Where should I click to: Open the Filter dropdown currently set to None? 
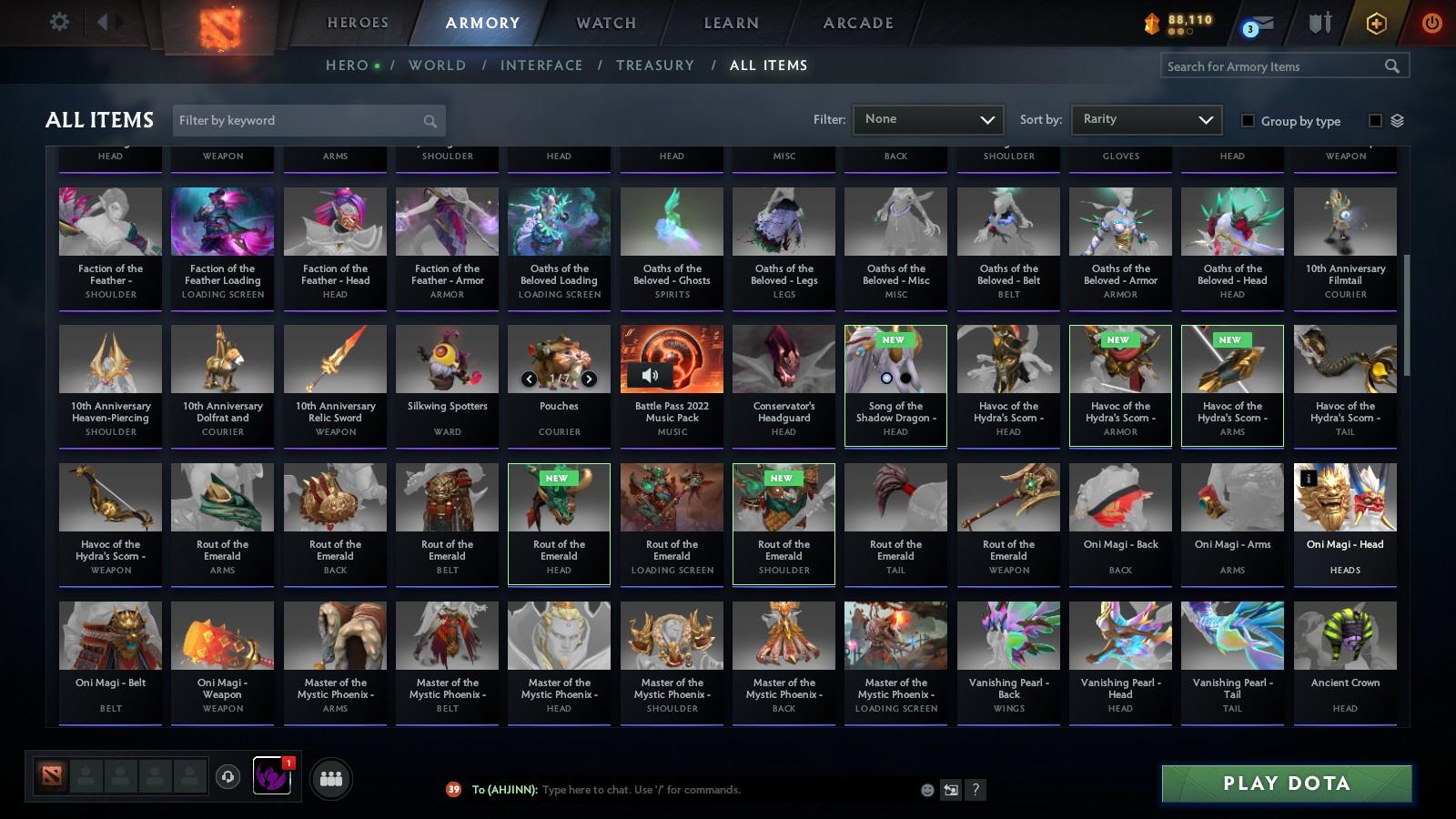click(927, 119)
